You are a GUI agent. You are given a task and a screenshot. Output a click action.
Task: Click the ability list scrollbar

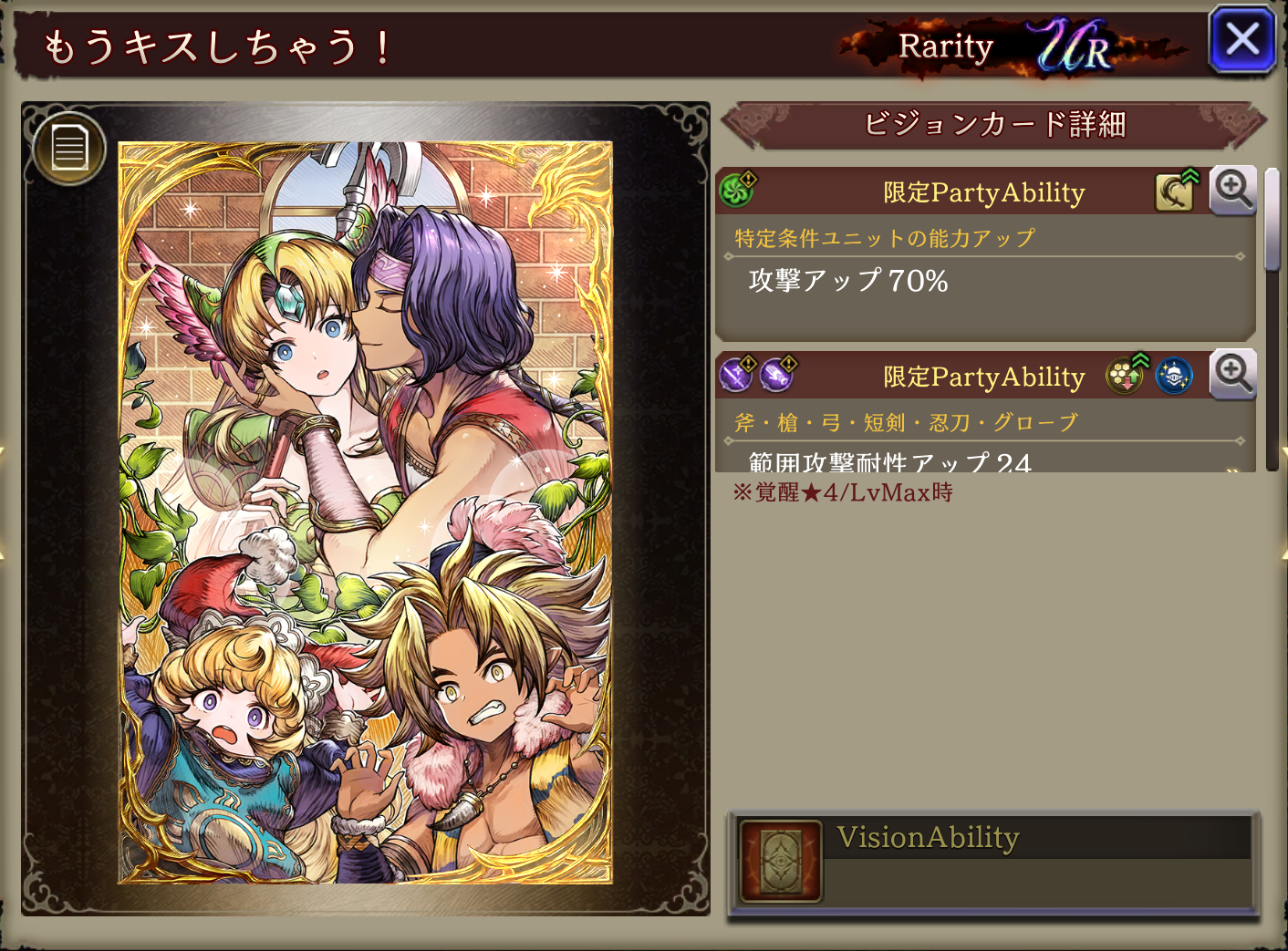coord(1272,221)
